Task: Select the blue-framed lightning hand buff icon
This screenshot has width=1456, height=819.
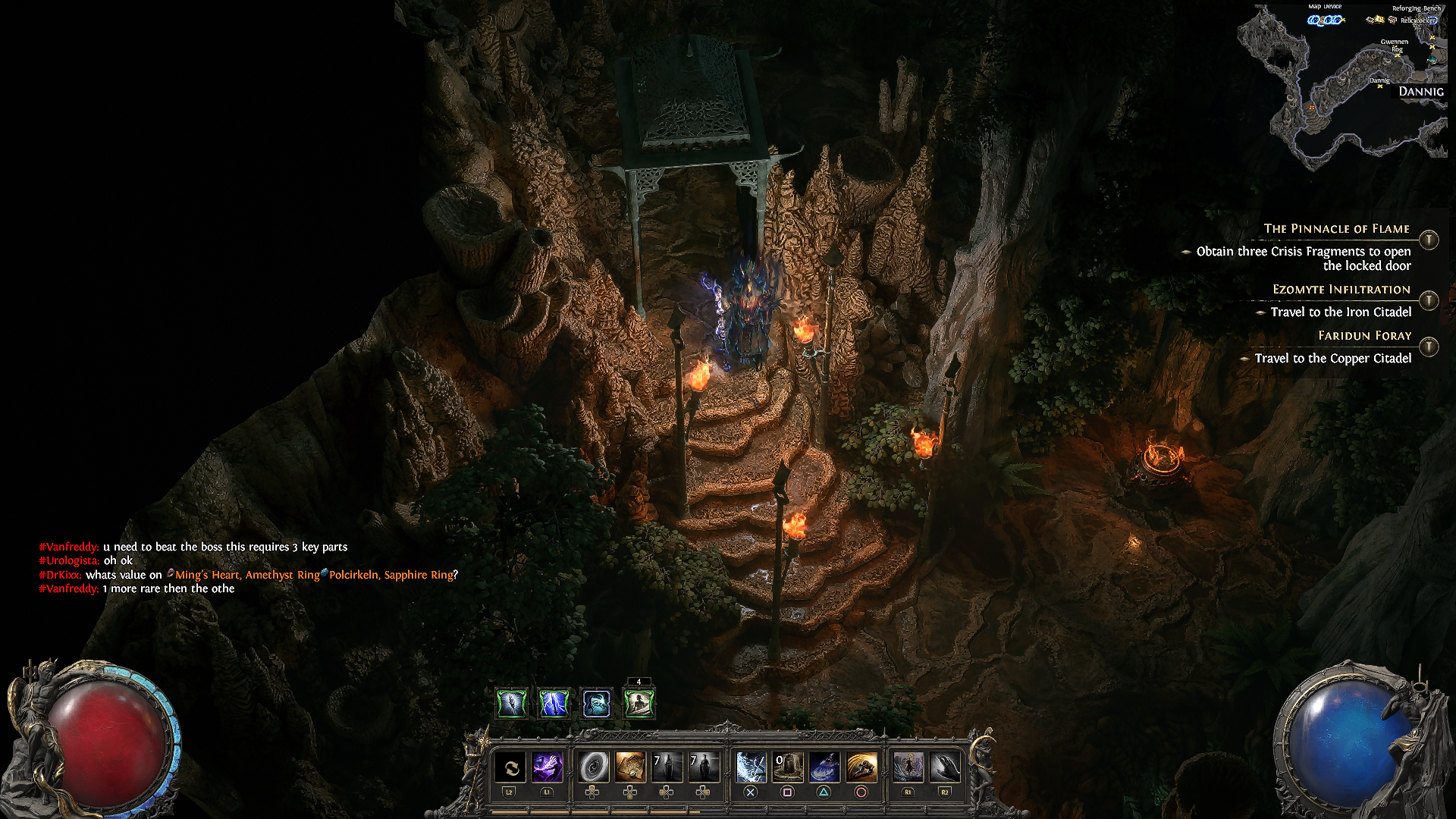Action: click(x=596, y=704)
